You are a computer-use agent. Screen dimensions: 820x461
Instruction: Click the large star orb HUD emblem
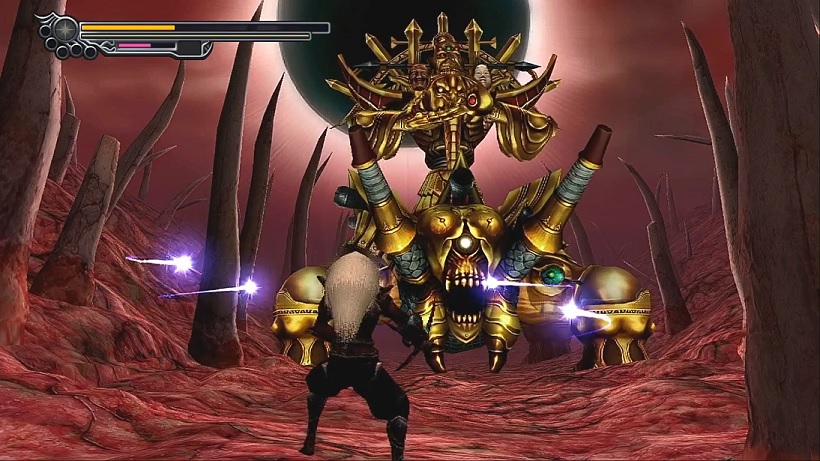tap(64, 29)
